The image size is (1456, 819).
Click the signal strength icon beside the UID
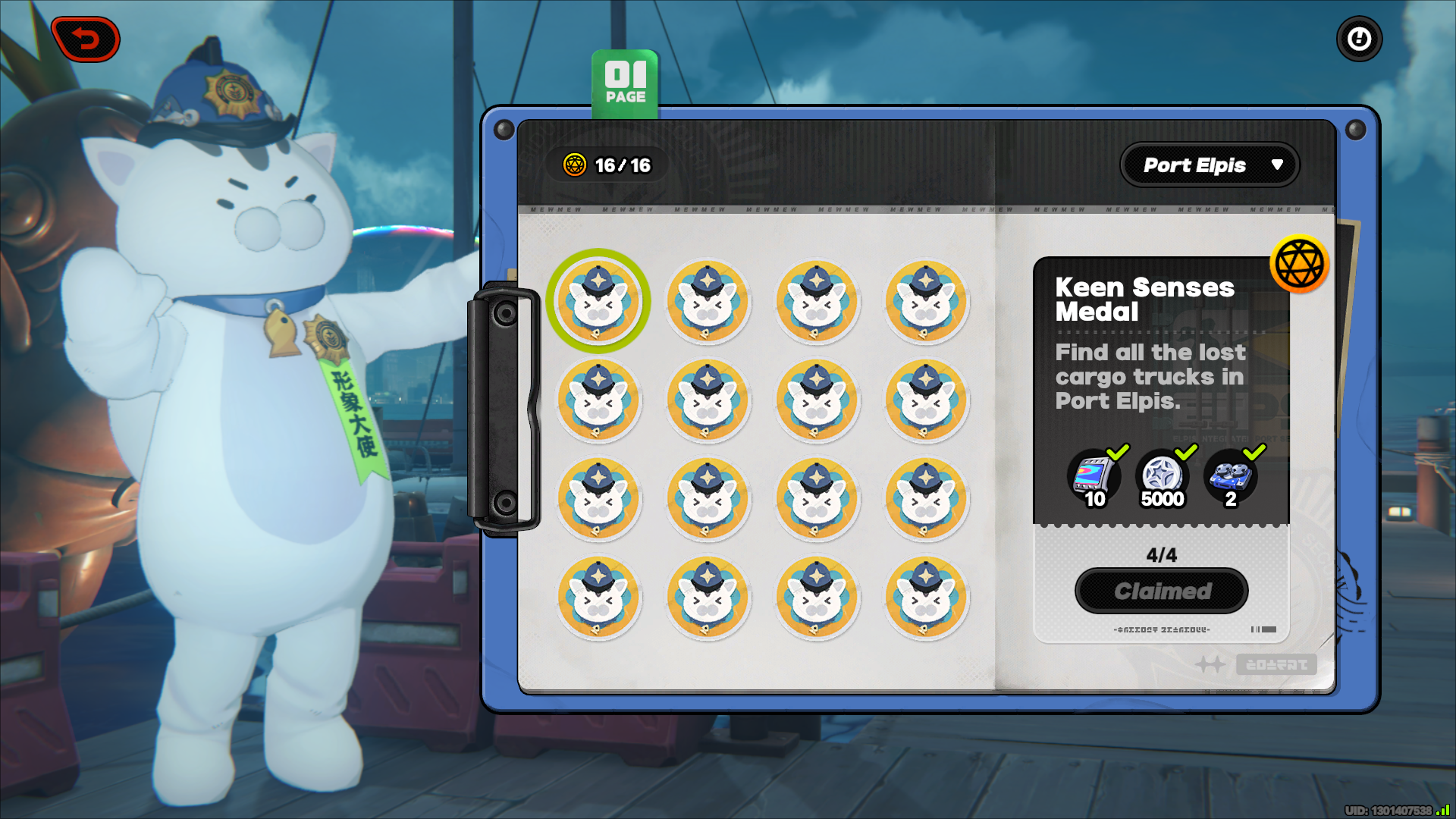pyautogui.click(x=1439, y=808)
